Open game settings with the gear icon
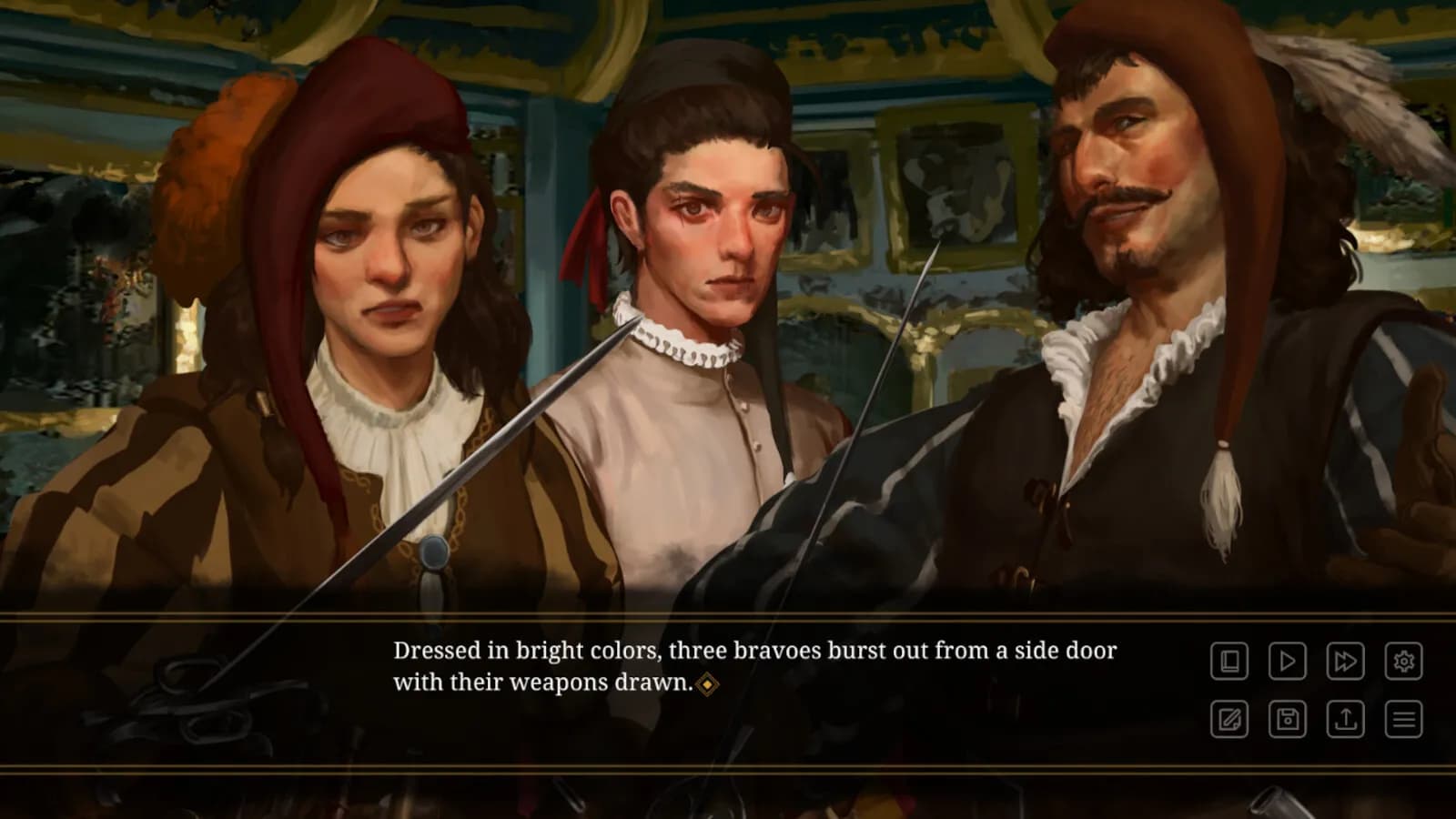This screenshot has height=819, width=1456. [1404, 662]
